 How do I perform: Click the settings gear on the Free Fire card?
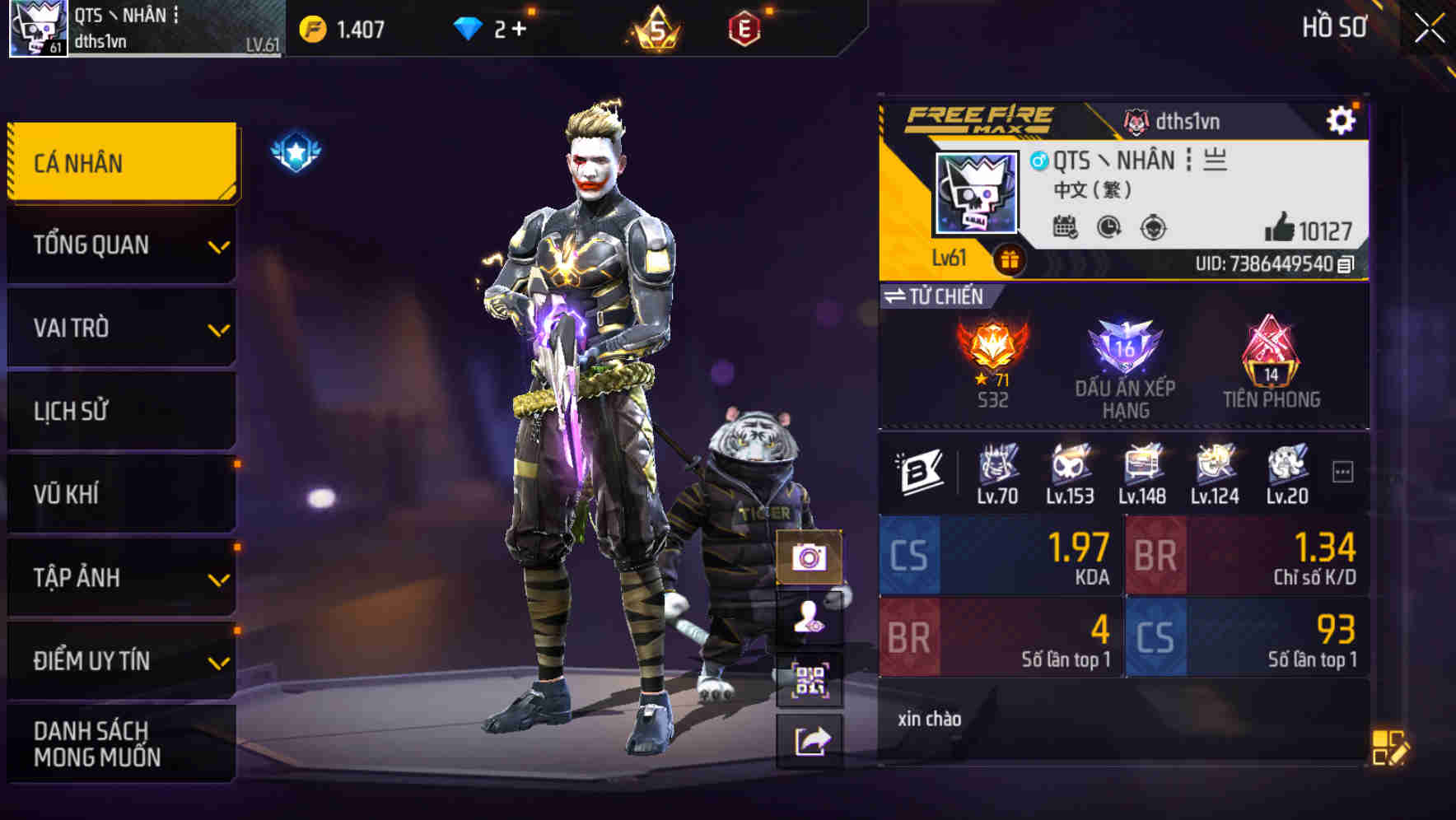[1342, 119]
